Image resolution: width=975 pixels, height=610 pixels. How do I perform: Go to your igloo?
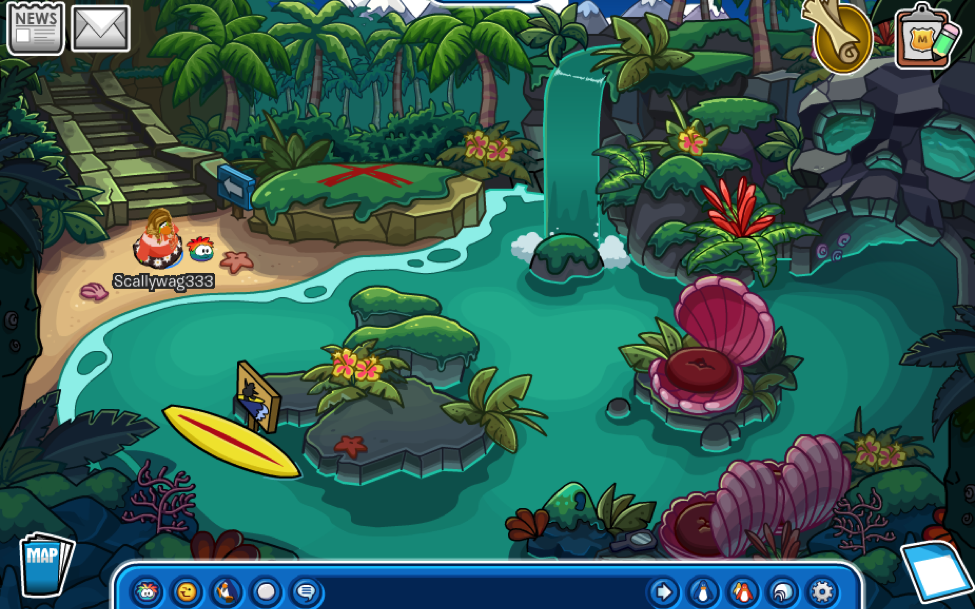point(781,591)
